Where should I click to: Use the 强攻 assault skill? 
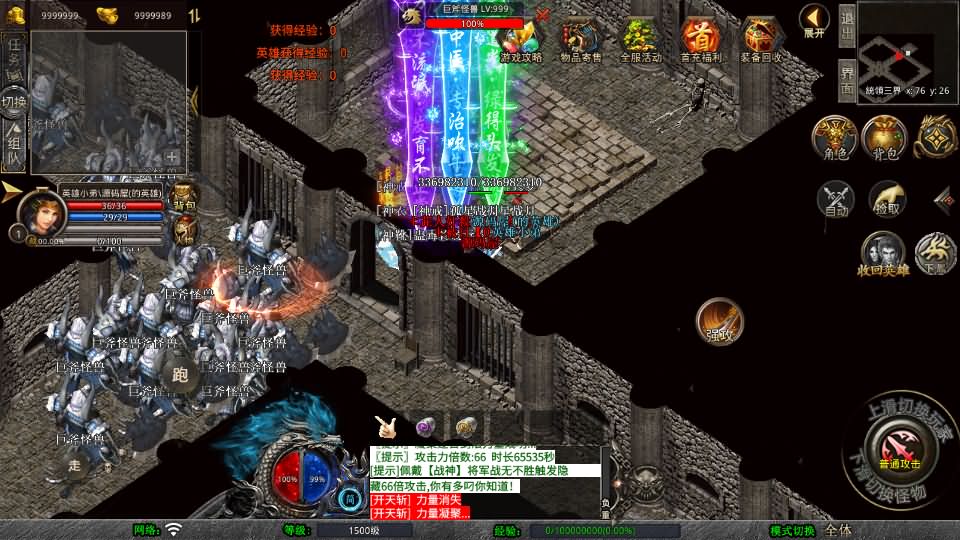click(720, 320)
